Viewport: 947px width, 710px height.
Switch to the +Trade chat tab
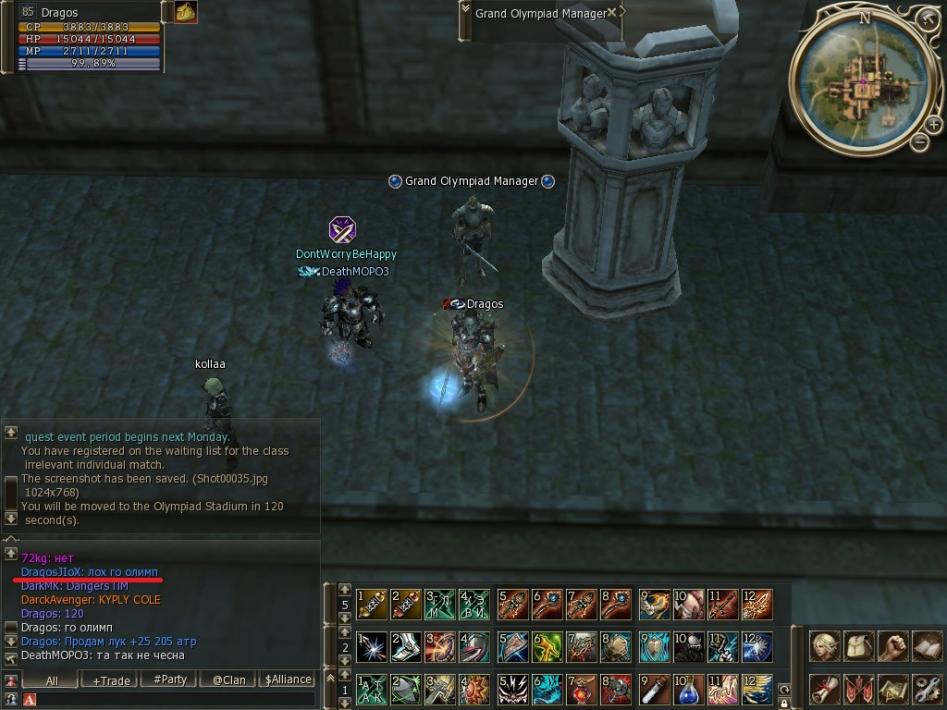111,680
